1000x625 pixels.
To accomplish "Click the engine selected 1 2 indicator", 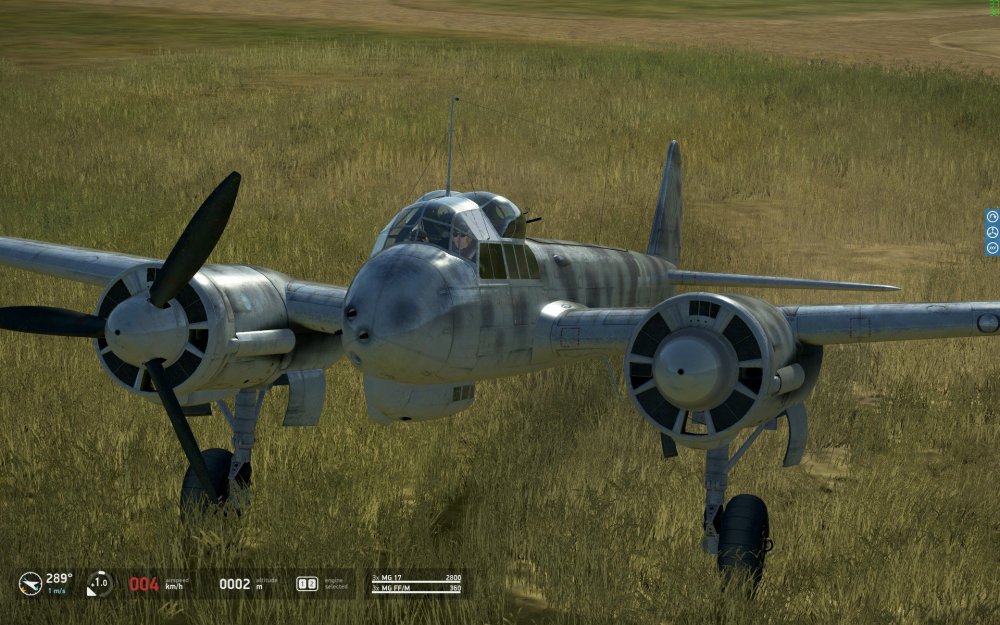I will tap(307, 584).
